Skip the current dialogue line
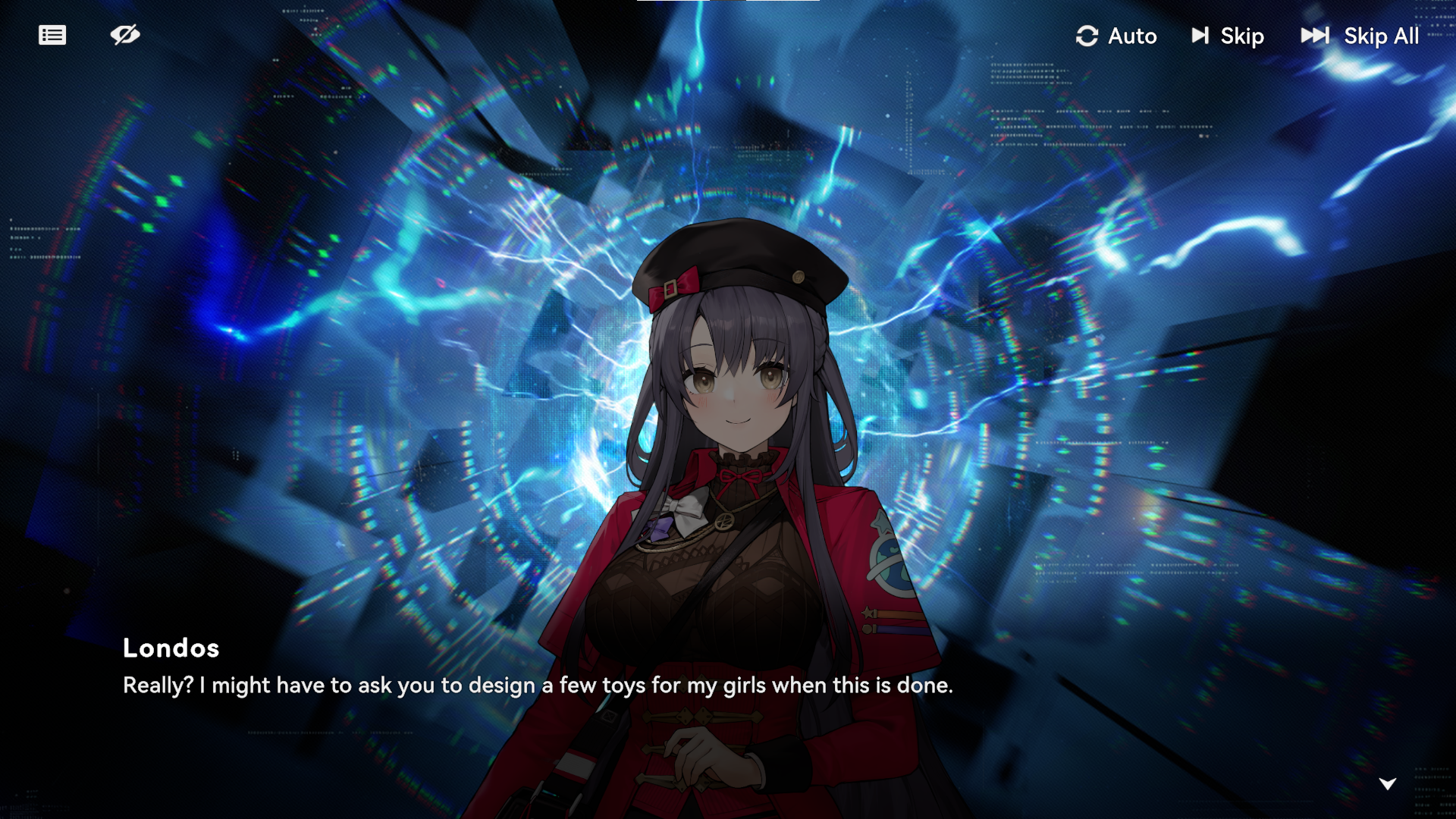The image size is (1456, 819). 1228,36
